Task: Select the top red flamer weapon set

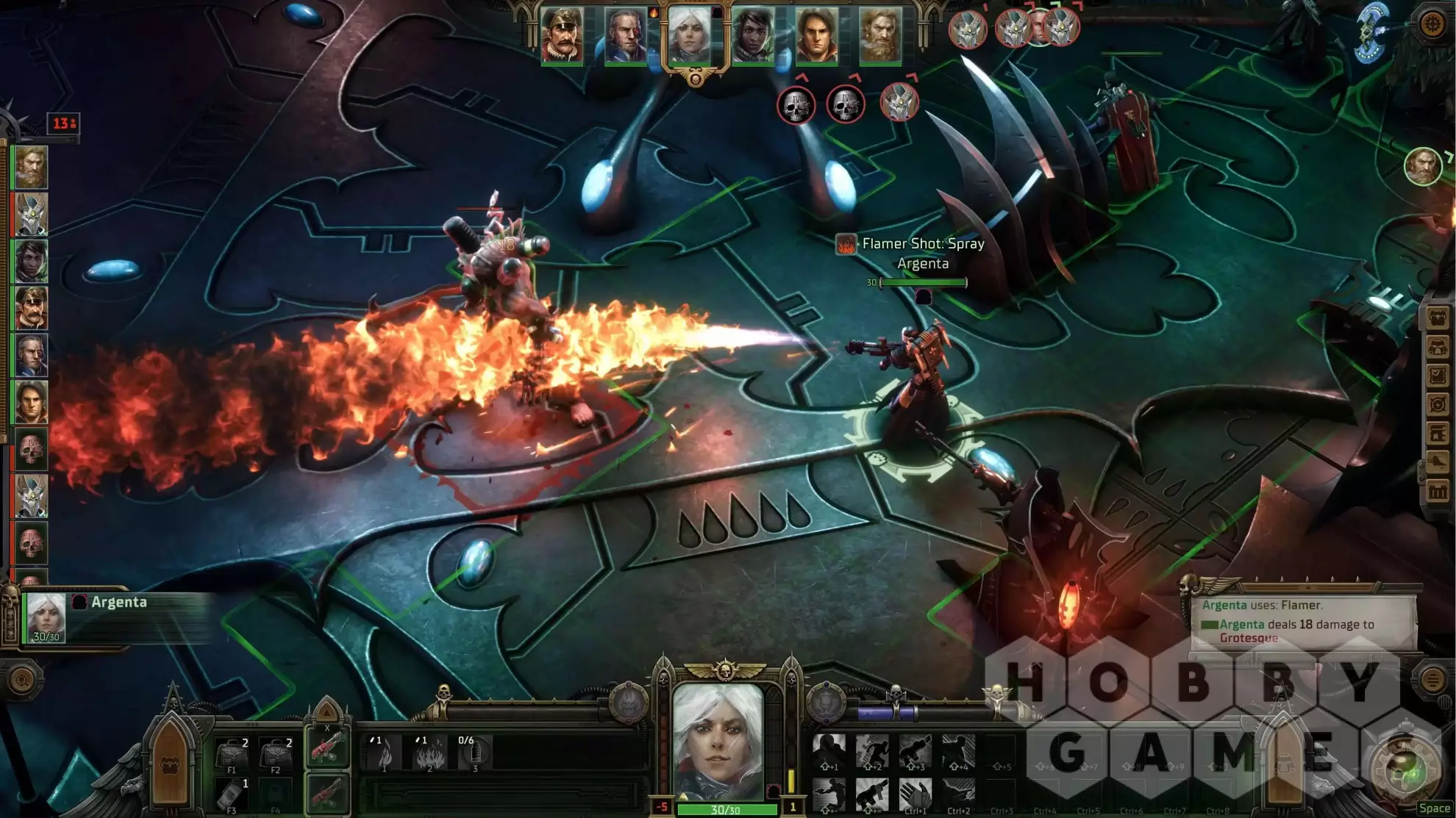Action: [x=326, y=750]
